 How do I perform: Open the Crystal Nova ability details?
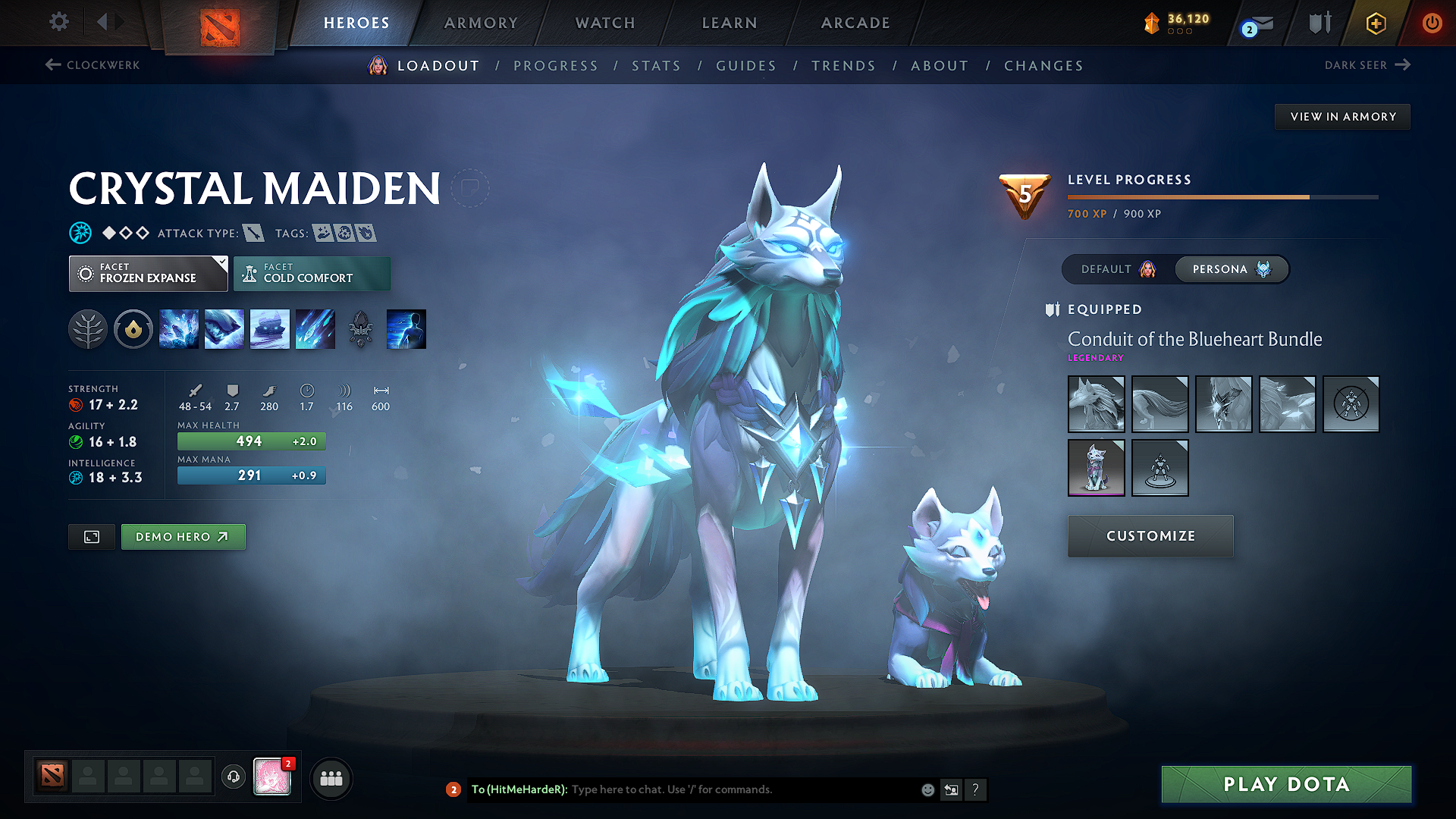179,329
